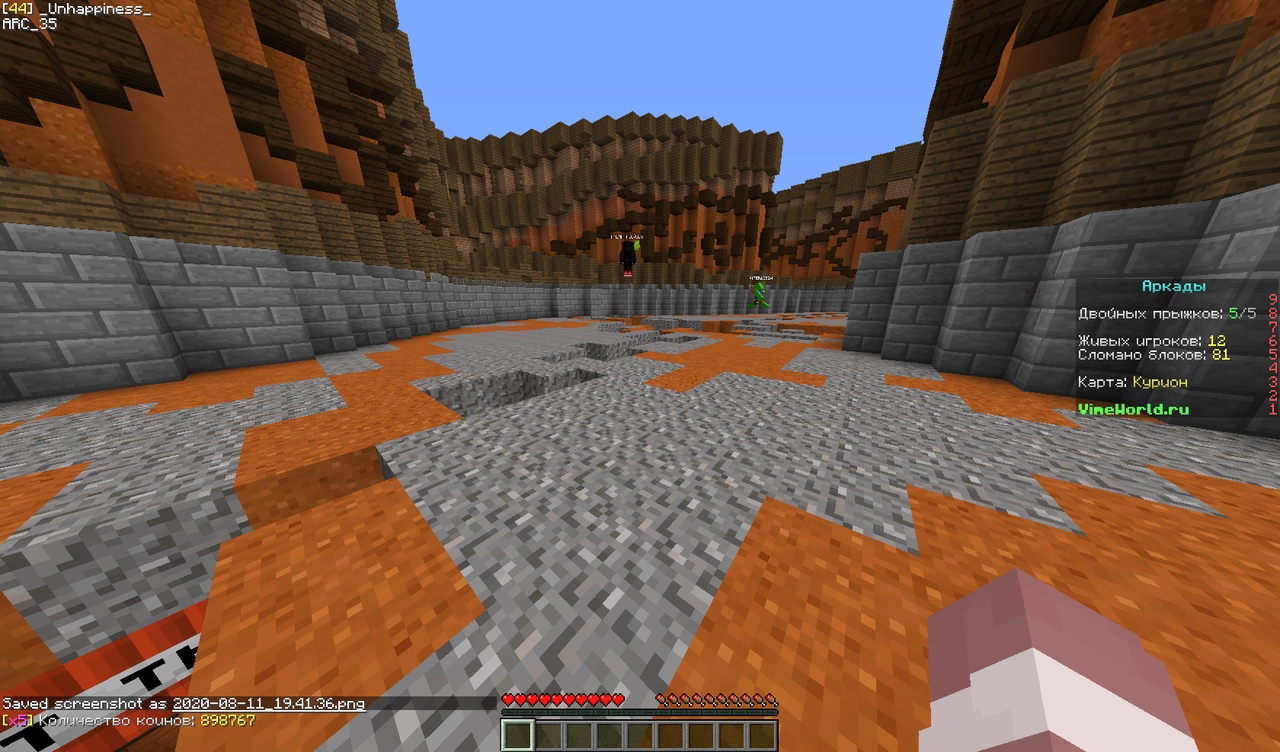1280x752 pixels.
Task: Open the saved screenshot file link in chat
Action: pyautogui.click(x=268, y=704)
